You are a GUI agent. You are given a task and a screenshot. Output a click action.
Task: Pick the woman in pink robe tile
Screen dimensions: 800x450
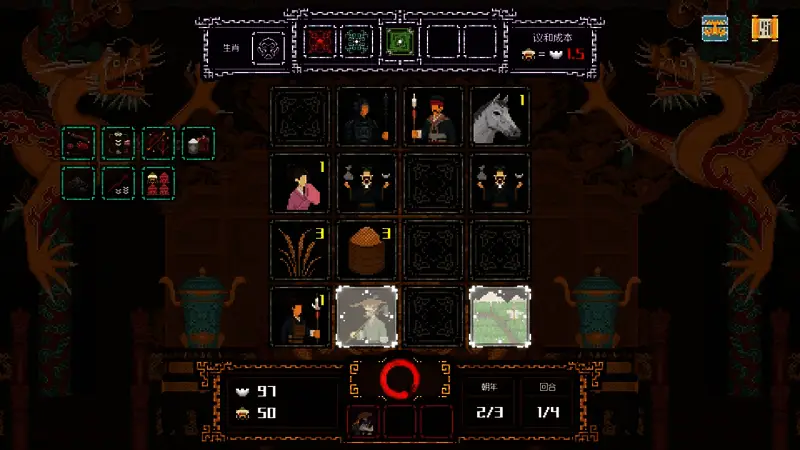coord(299,183)
